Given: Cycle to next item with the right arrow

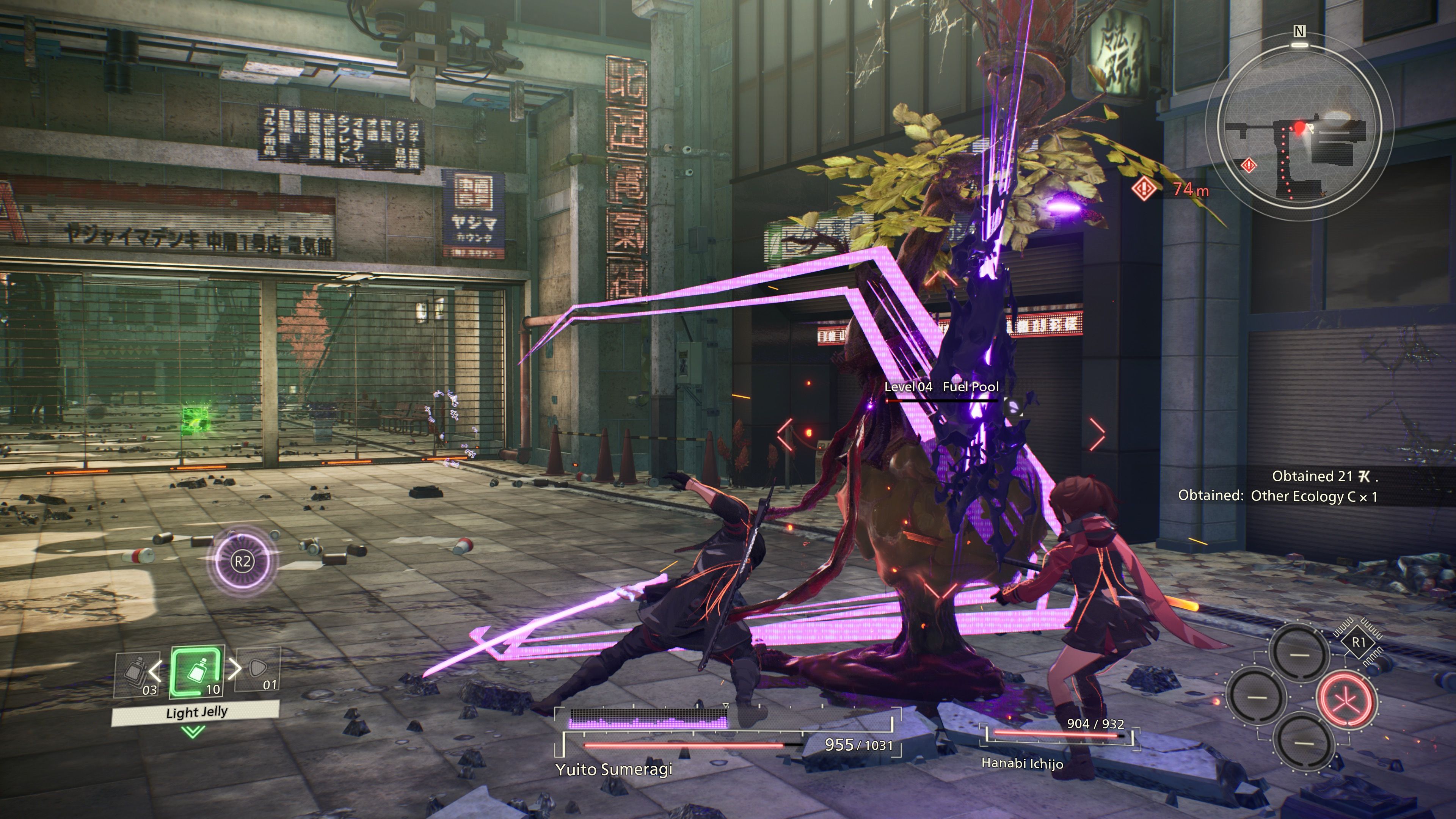Looking at the screenshot, I should coord(235,669).
